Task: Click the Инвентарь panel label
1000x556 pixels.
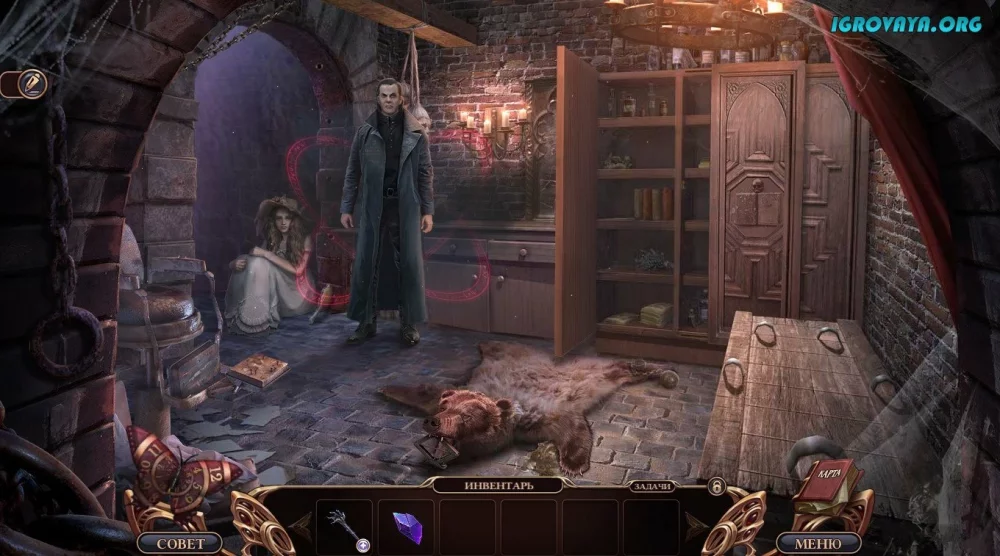Action: click(499, 486)
